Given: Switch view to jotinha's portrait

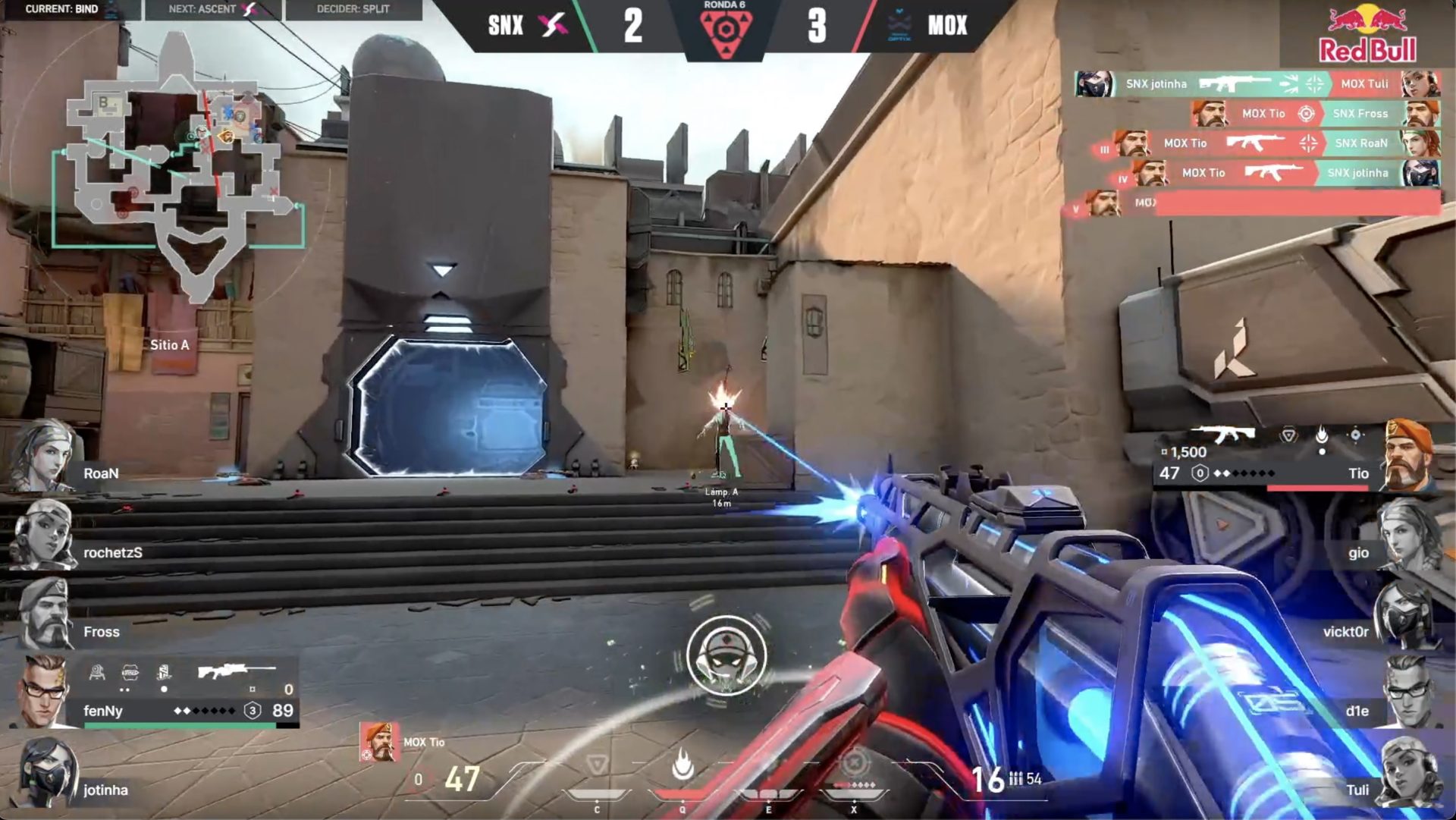Looking at the screenshot, I should coord(47,774).
